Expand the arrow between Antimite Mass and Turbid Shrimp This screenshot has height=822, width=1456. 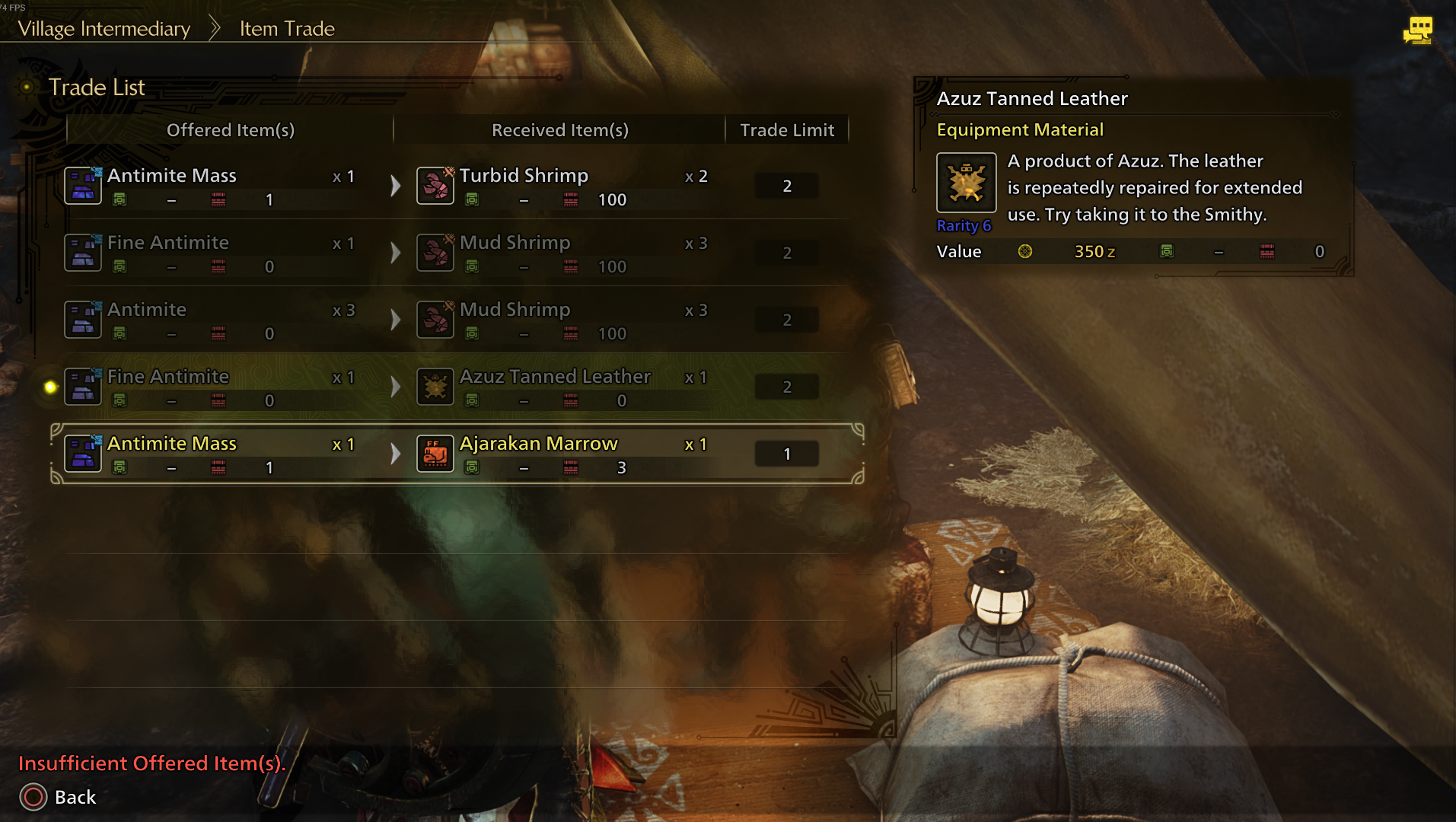(x=395, y=184)
